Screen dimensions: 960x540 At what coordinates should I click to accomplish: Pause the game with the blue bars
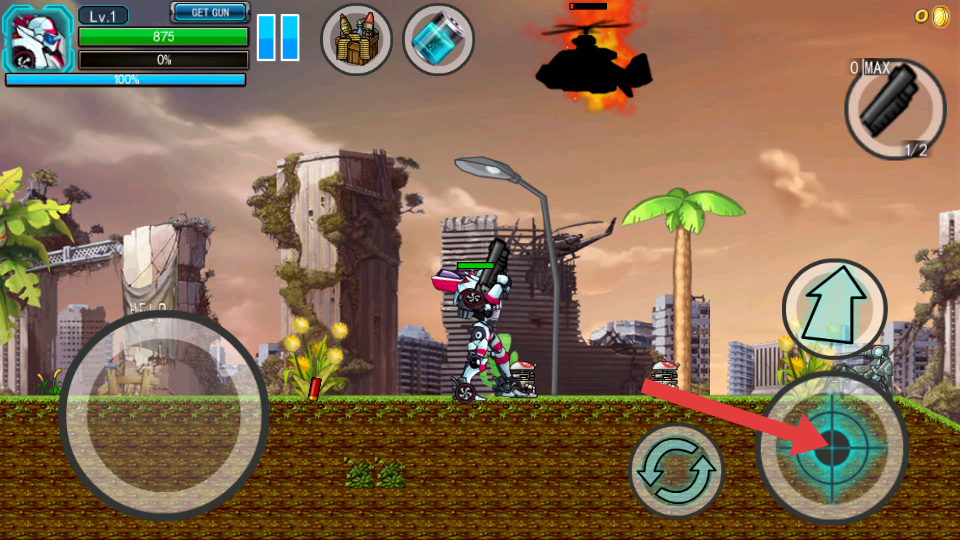pyautogui.click(x=278, y=38)
